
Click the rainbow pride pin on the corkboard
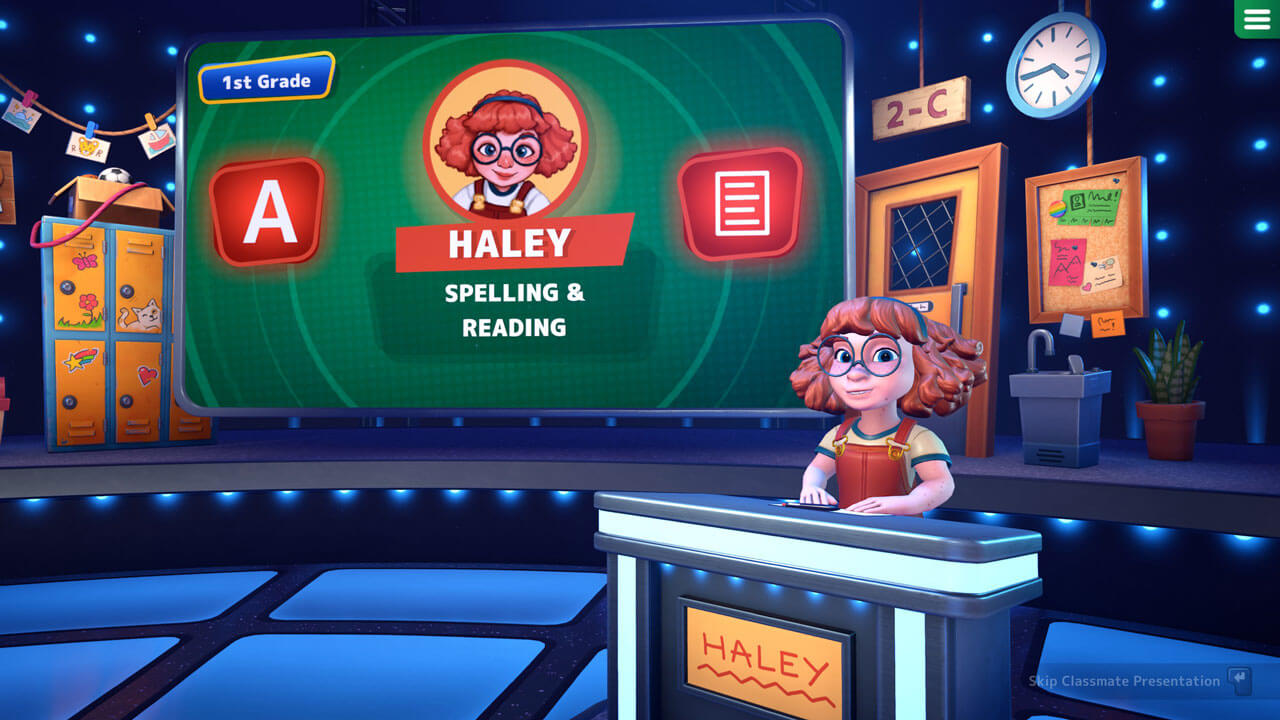[x=1058, y=209]
